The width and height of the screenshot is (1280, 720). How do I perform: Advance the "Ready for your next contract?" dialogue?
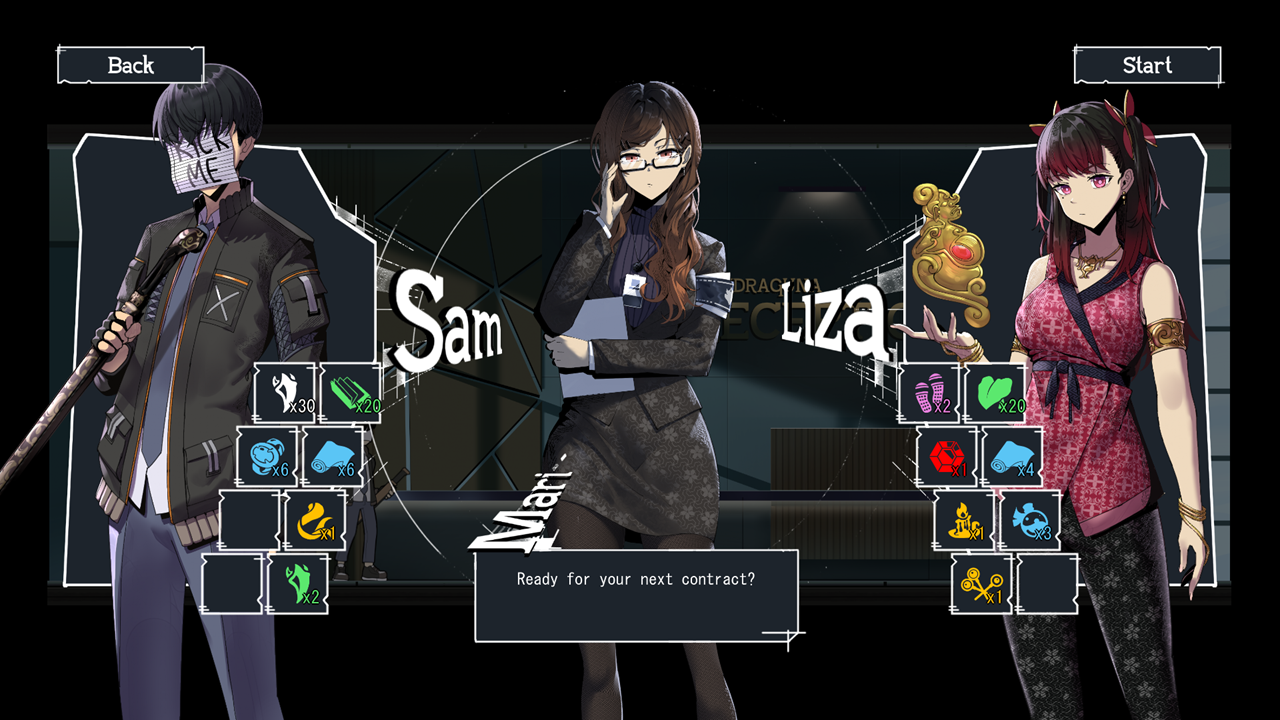click(x=636, y=596)
